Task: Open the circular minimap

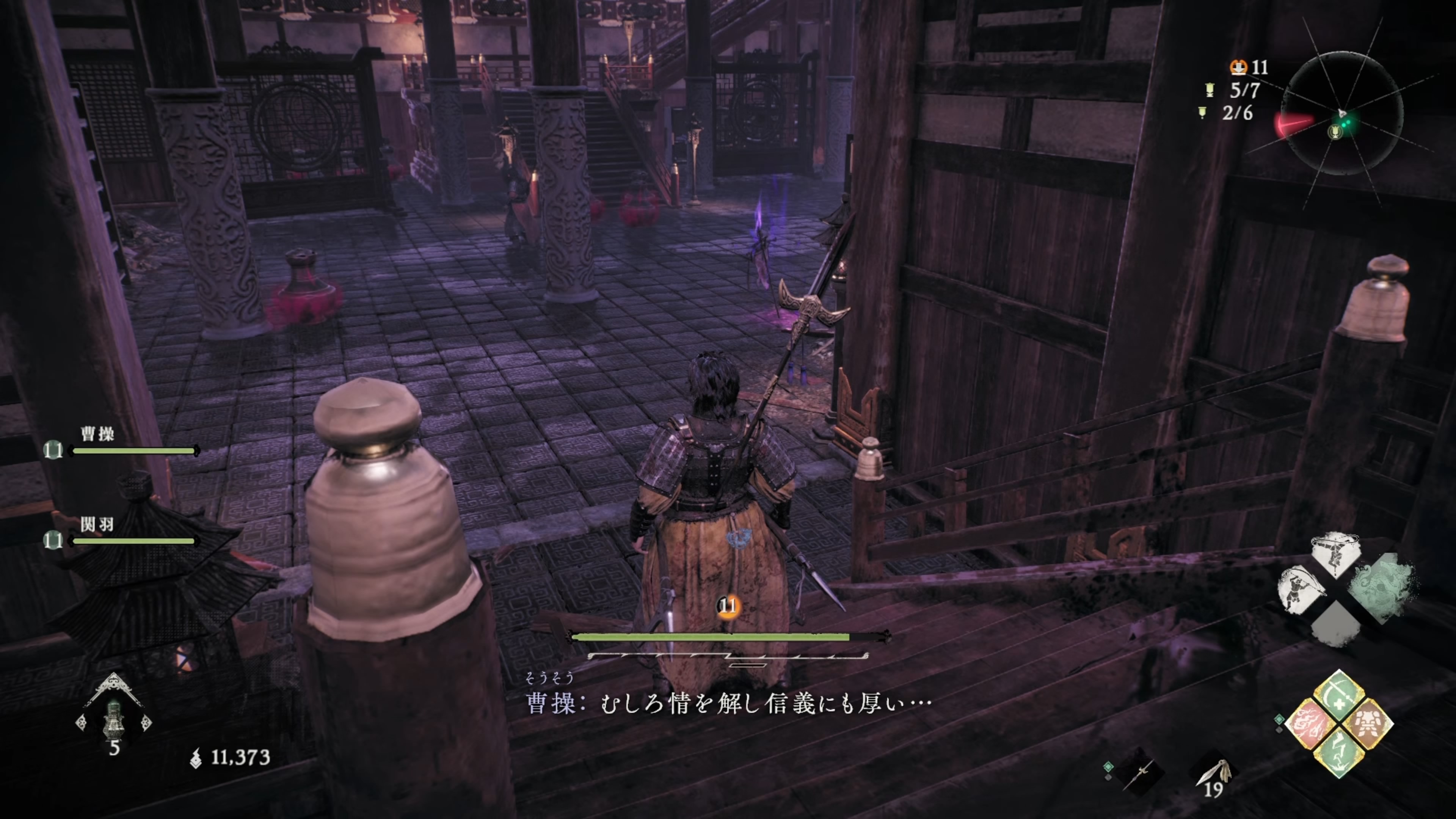Action: click(x=1342, y=113)
